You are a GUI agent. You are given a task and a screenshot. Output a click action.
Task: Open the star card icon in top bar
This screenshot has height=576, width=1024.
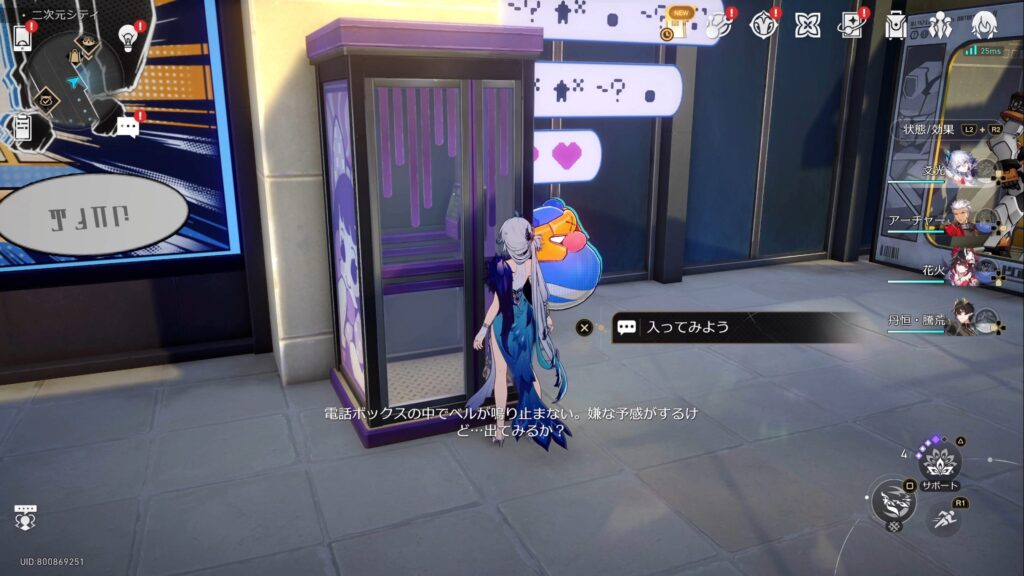coord(851,25)
